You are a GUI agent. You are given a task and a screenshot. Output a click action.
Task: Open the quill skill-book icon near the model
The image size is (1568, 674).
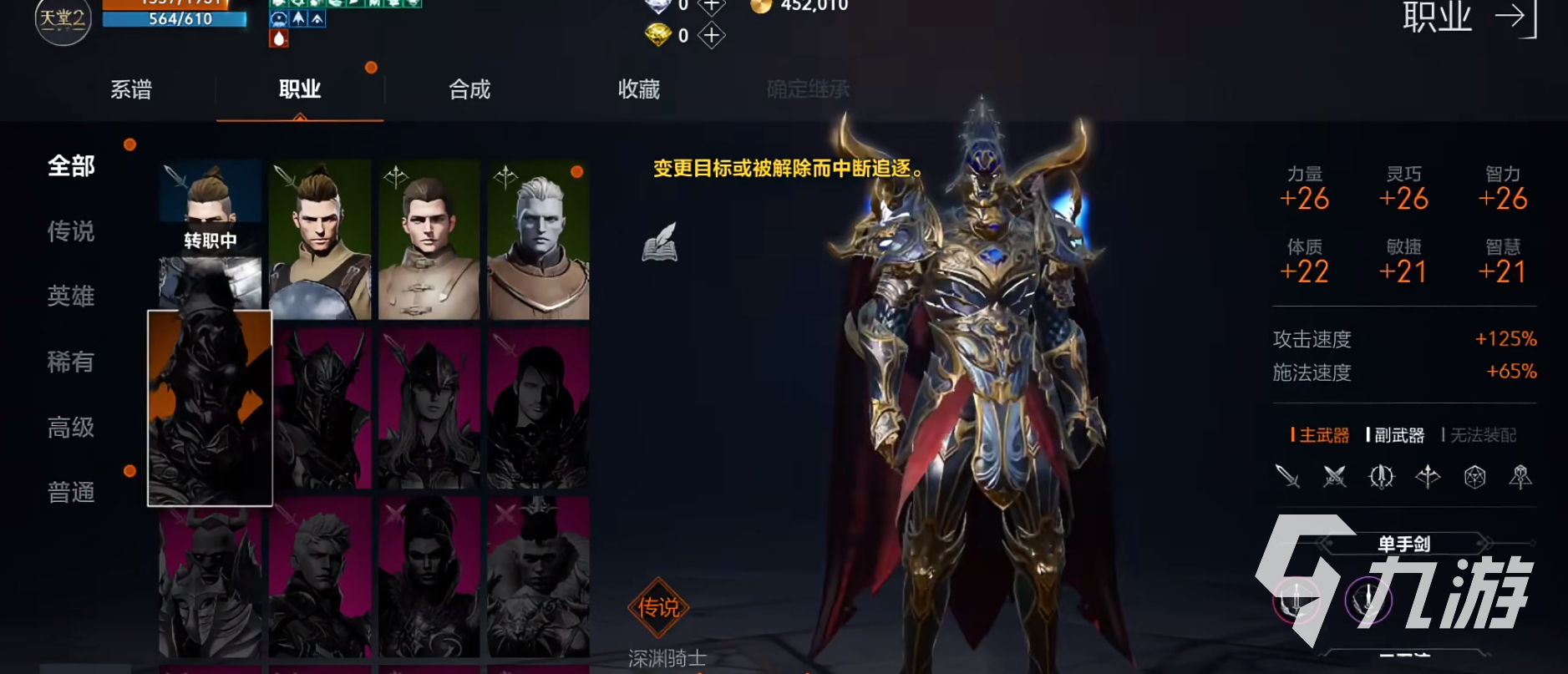pyautogui.click(x=659, y=243)
